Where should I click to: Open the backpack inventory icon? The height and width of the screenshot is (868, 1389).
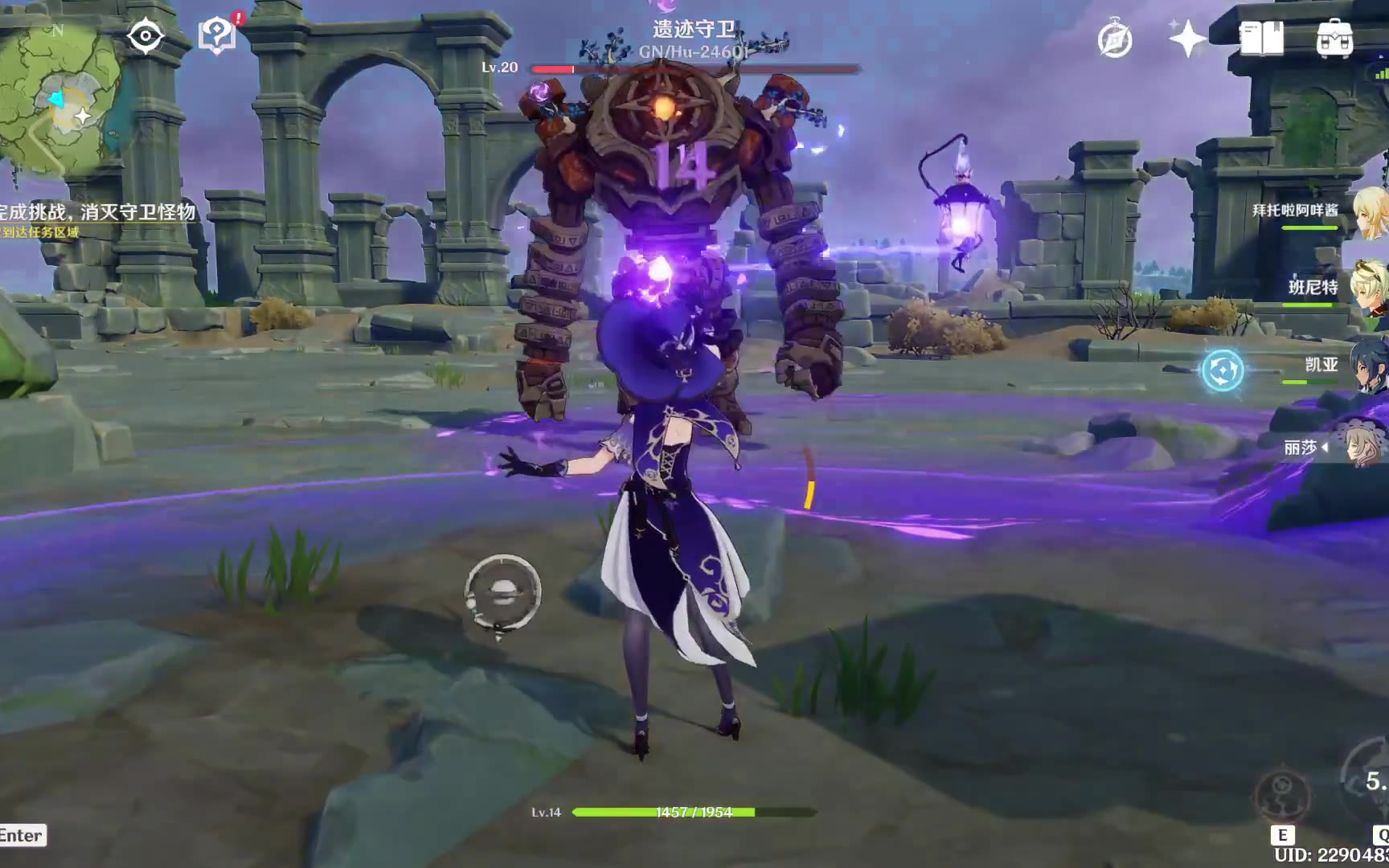coord(1334,38)
